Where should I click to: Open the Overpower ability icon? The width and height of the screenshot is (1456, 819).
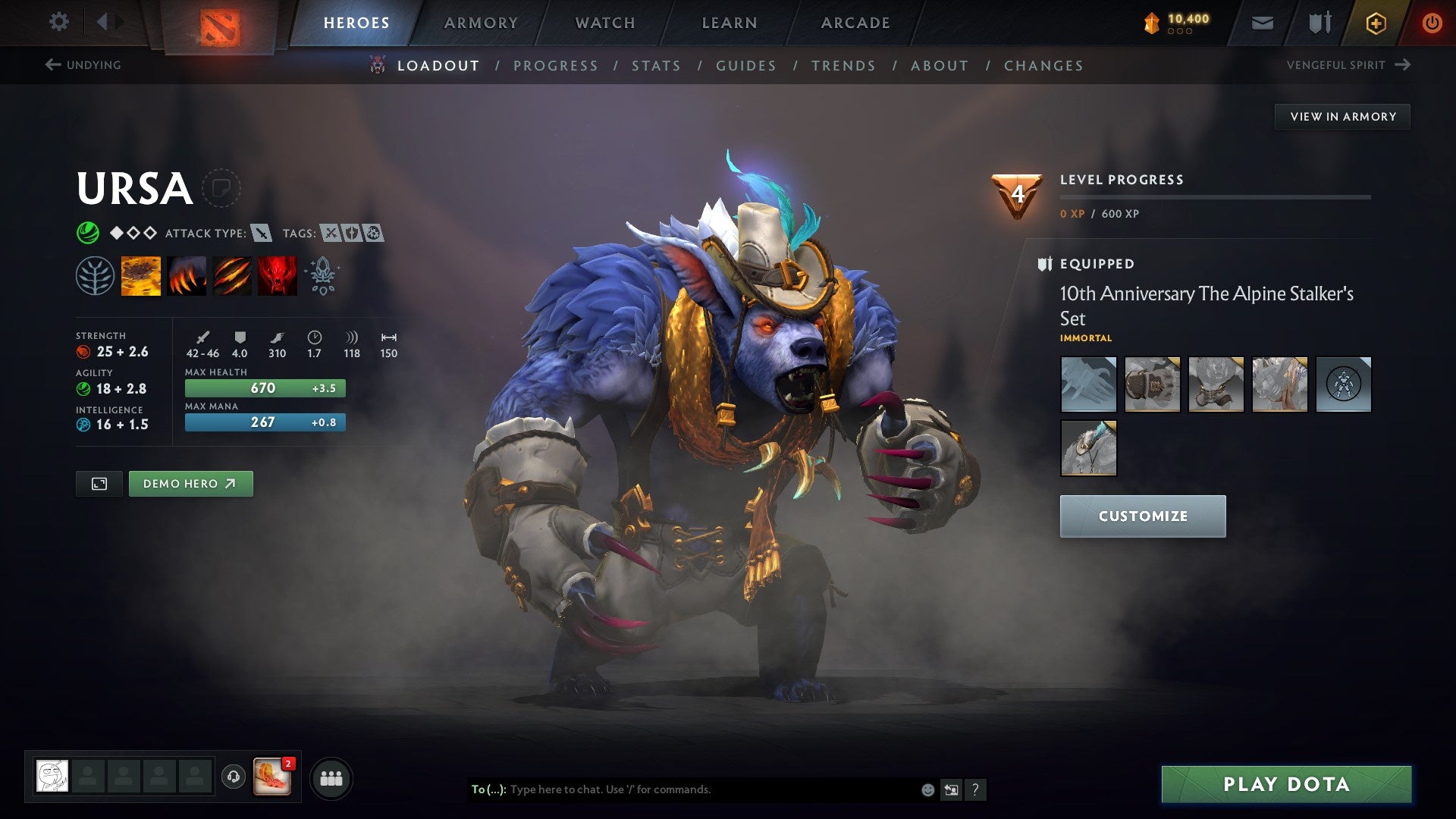click(x=187, y=275)
